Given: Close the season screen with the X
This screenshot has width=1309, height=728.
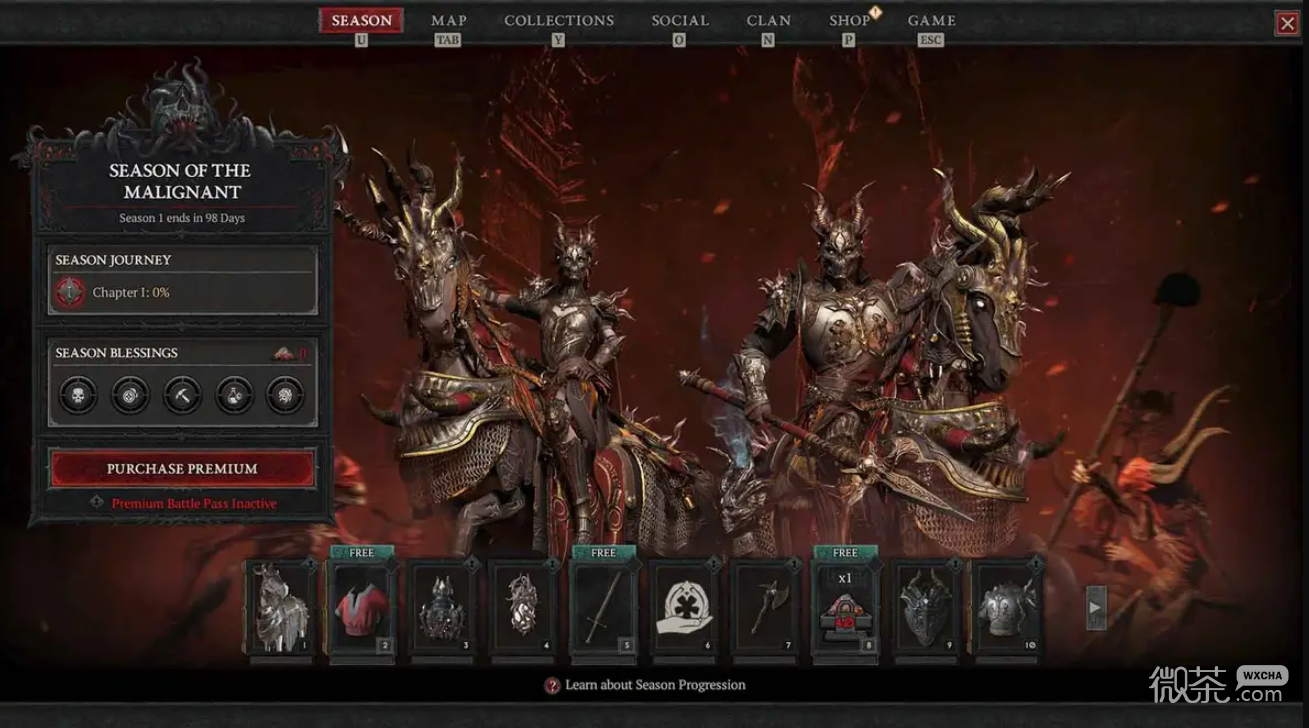Looking at the screenshot, I should [x=1287, y=24].
